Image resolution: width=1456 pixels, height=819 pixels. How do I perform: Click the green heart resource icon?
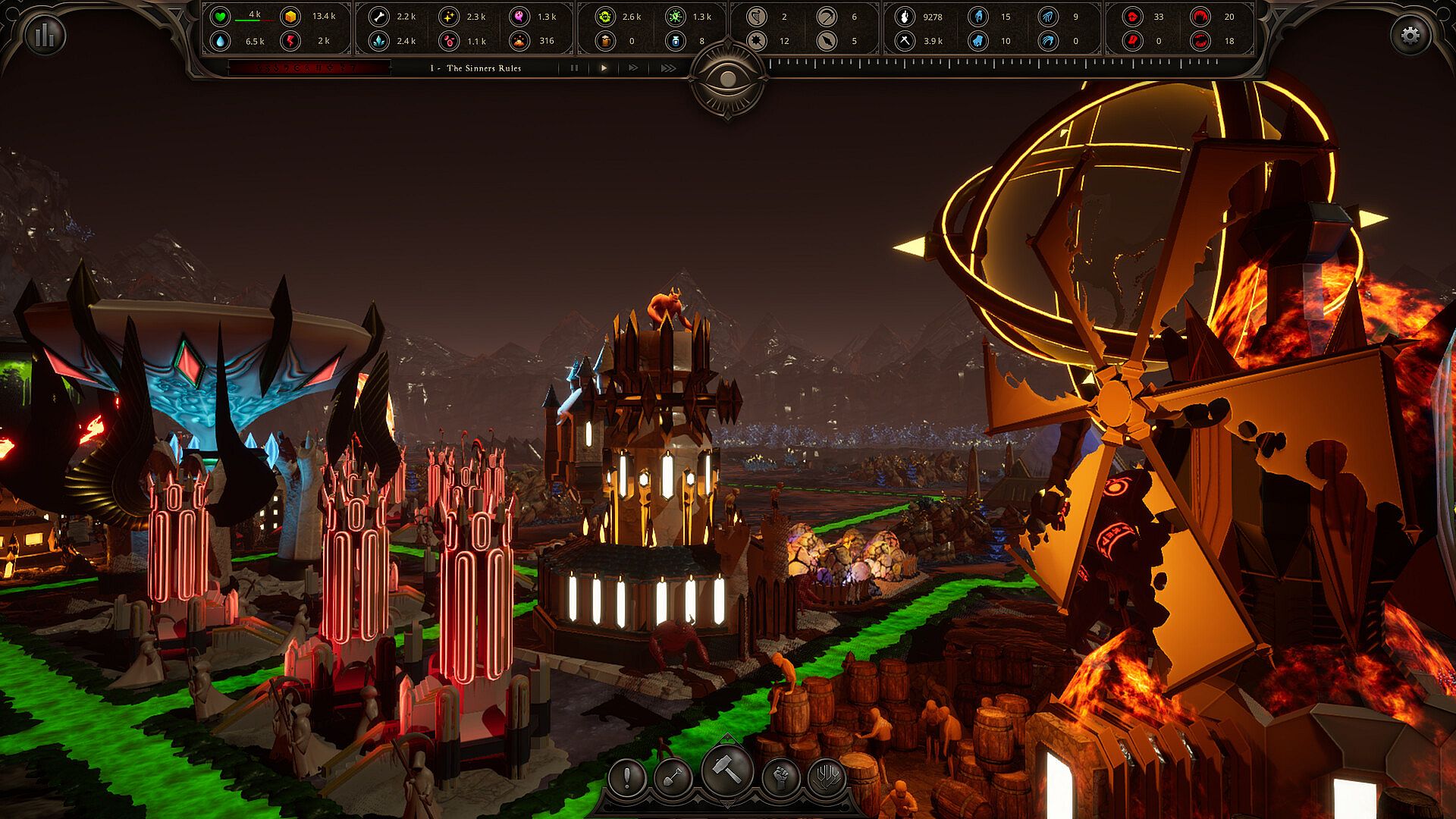click(220, 17)
